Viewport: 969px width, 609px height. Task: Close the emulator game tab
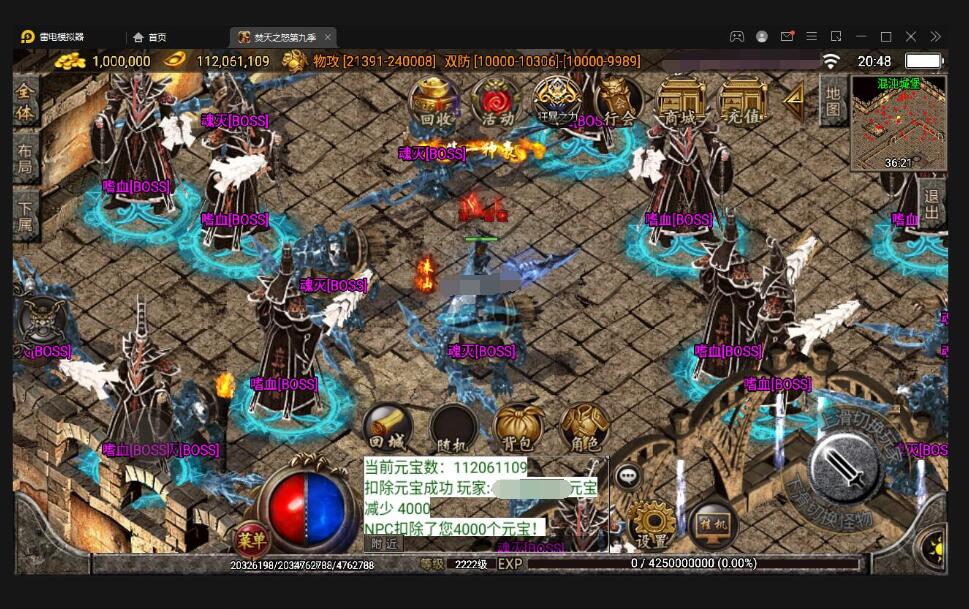329,37
